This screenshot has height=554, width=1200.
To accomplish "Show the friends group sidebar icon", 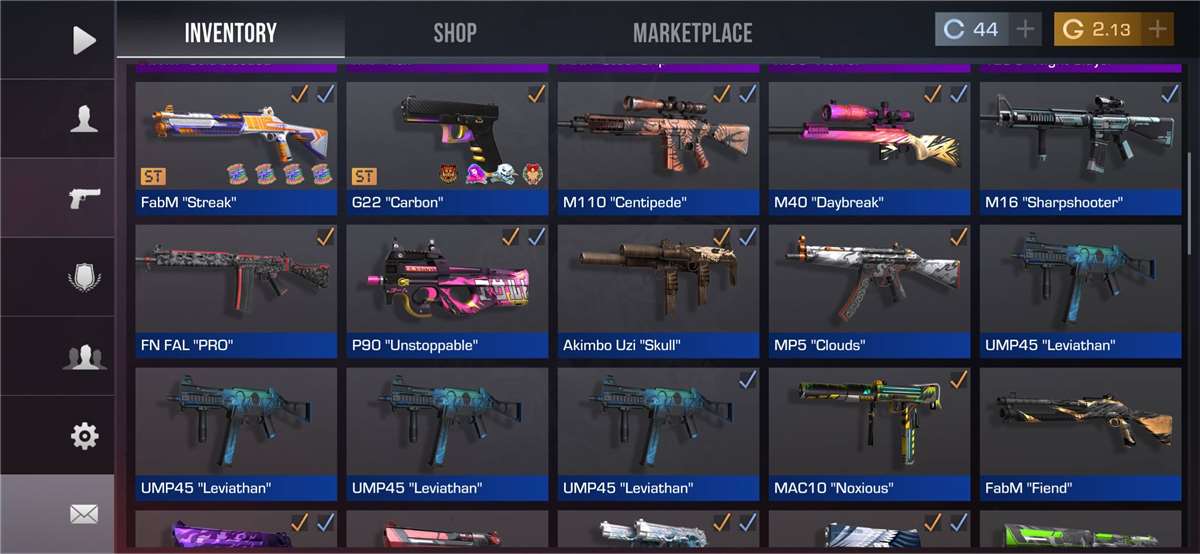I will coord(84,356).
